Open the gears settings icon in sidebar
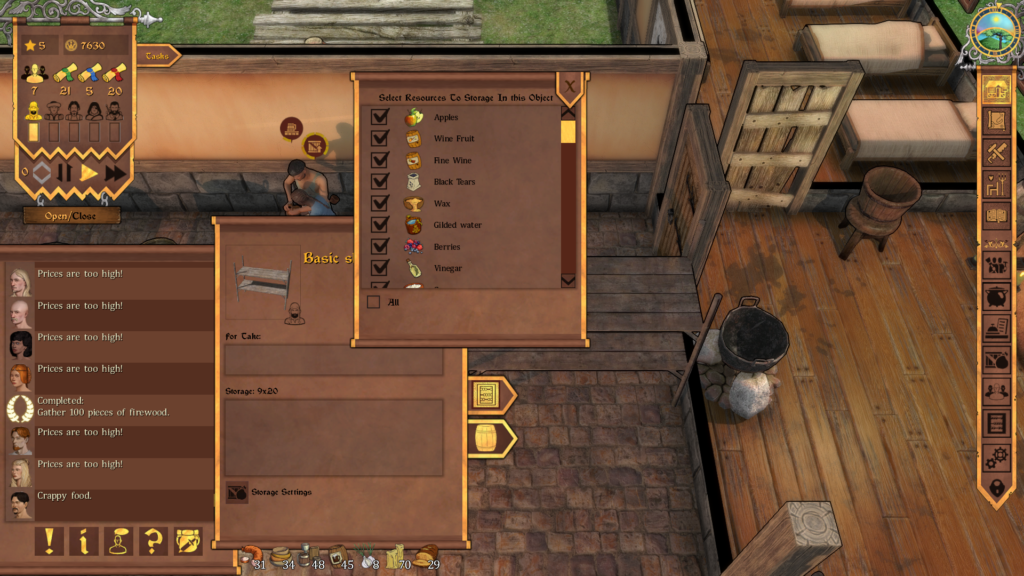 point(996,457)
